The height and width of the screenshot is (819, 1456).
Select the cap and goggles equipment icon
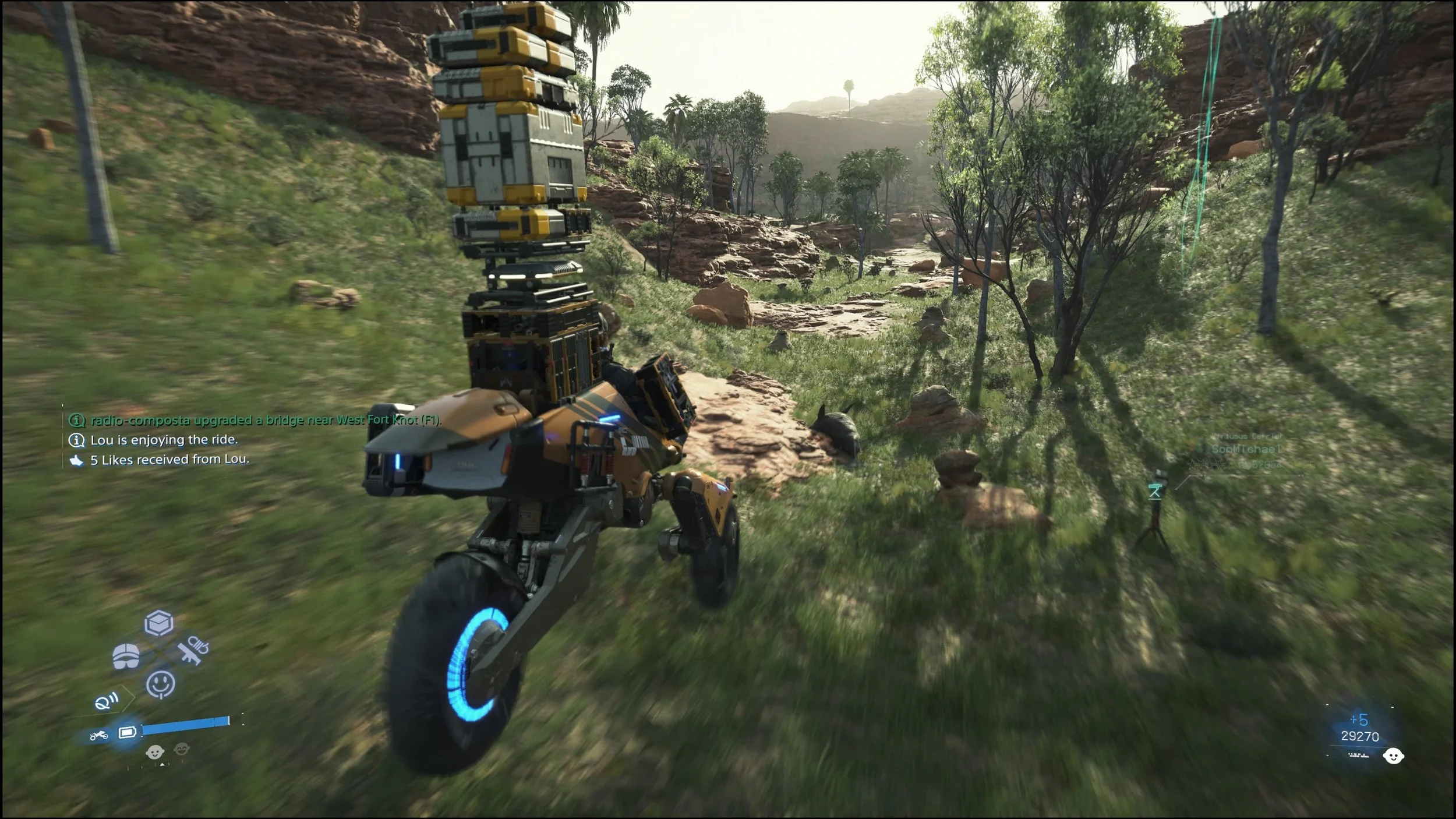click(x=126, y=656)
